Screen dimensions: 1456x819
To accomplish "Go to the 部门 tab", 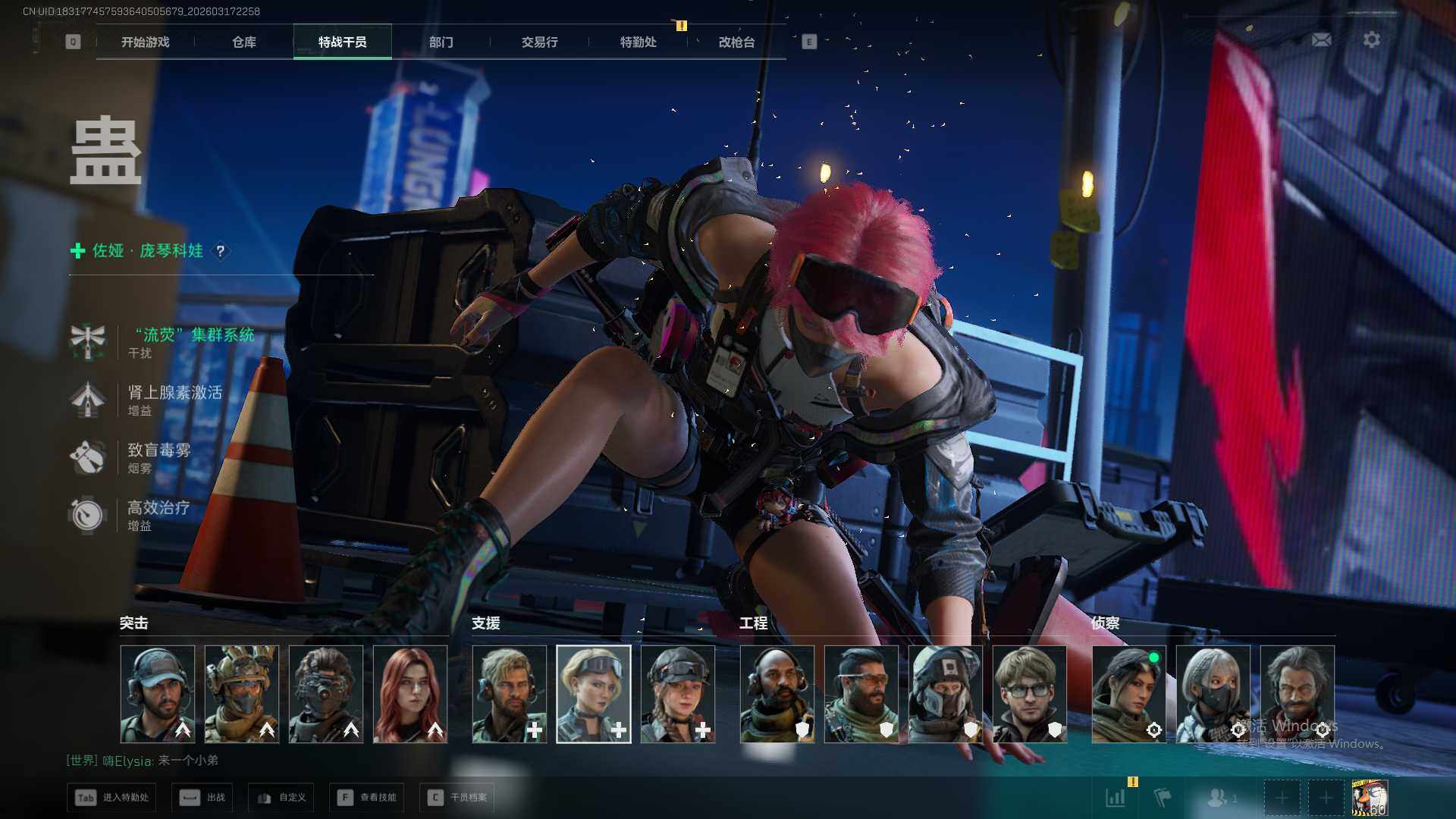I will point(441,42).
